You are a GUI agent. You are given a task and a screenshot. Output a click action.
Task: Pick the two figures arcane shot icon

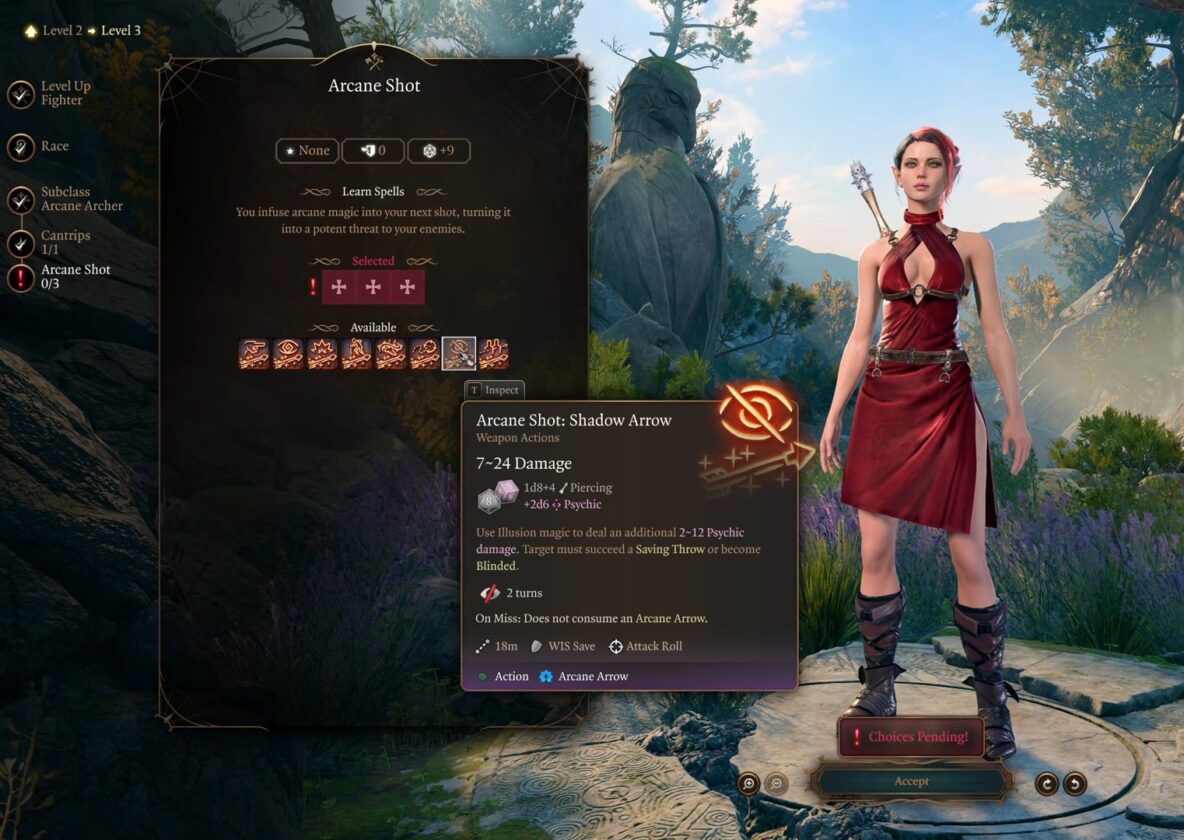pyautogui.click(x=493, y=354)
